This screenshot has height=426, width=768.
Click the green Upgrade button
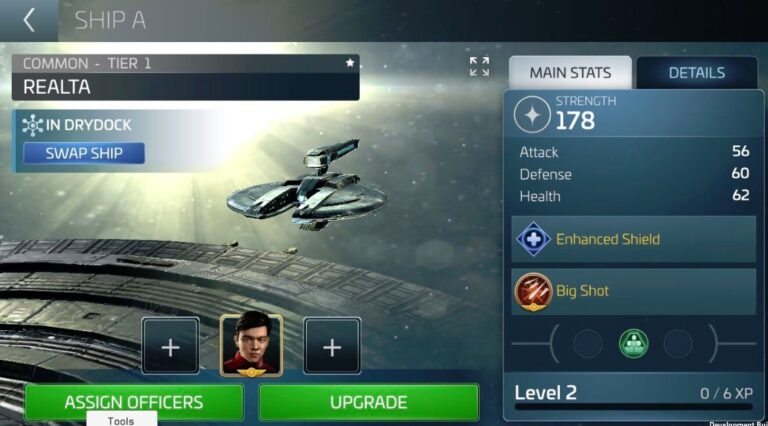pyautogui.click(x=368, y=402)
